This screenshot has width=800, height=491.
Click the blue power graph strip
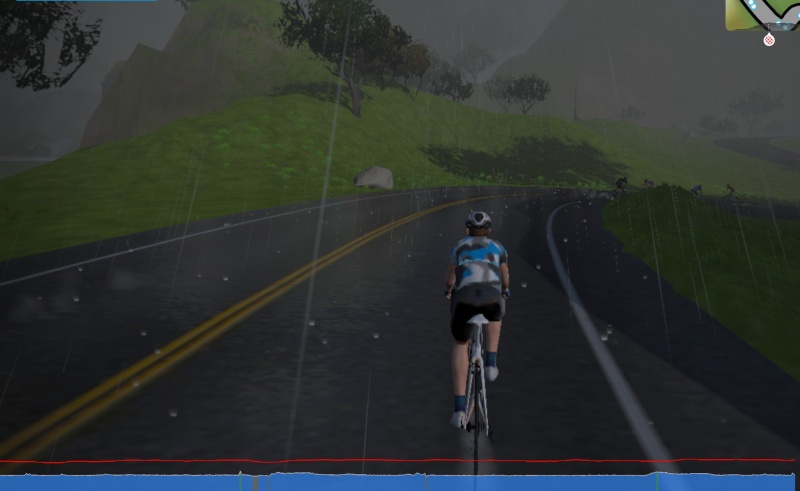pos(400,482)
